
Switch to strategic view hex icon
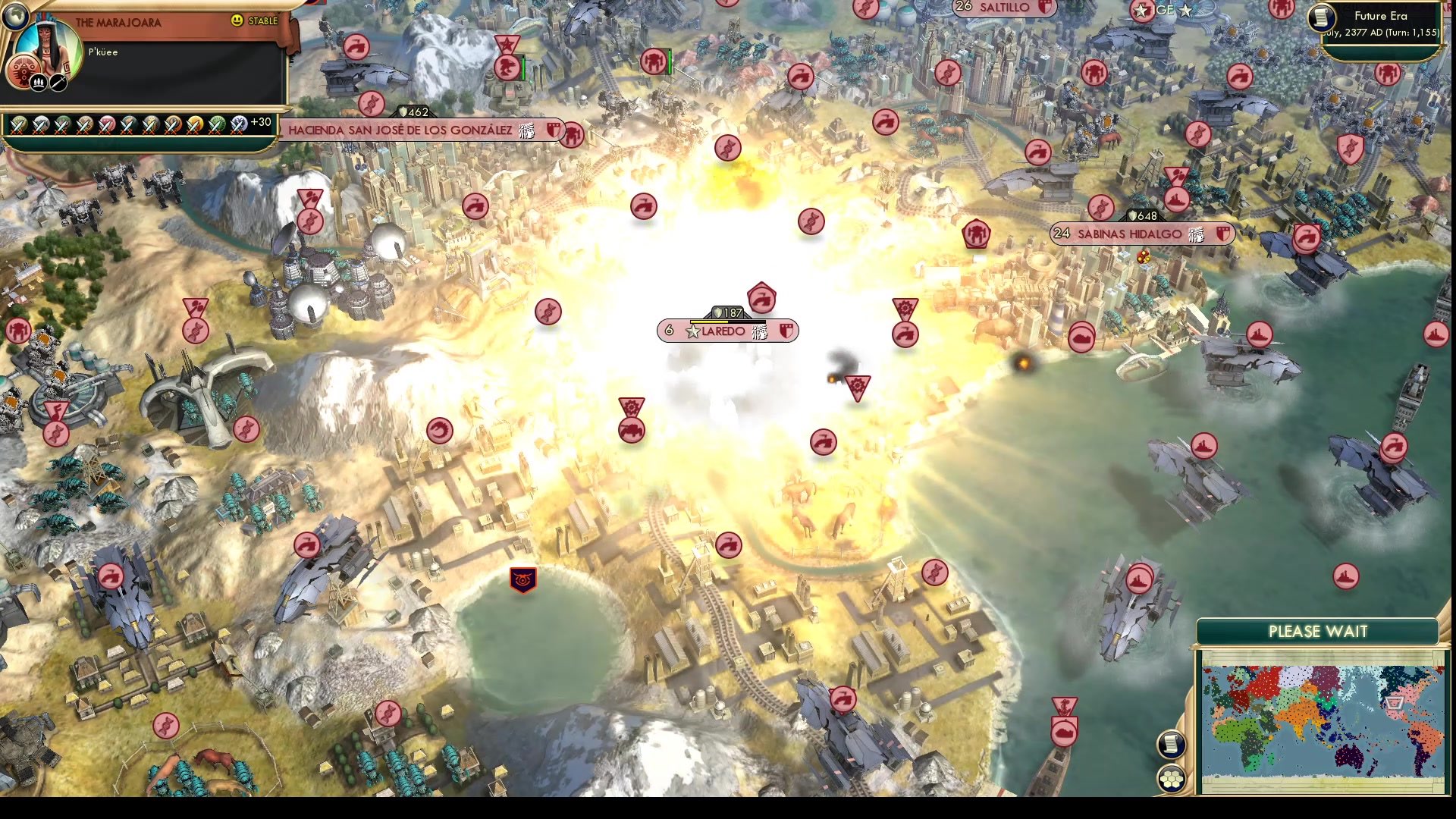pyautogui.click(x=1173, y=777)
